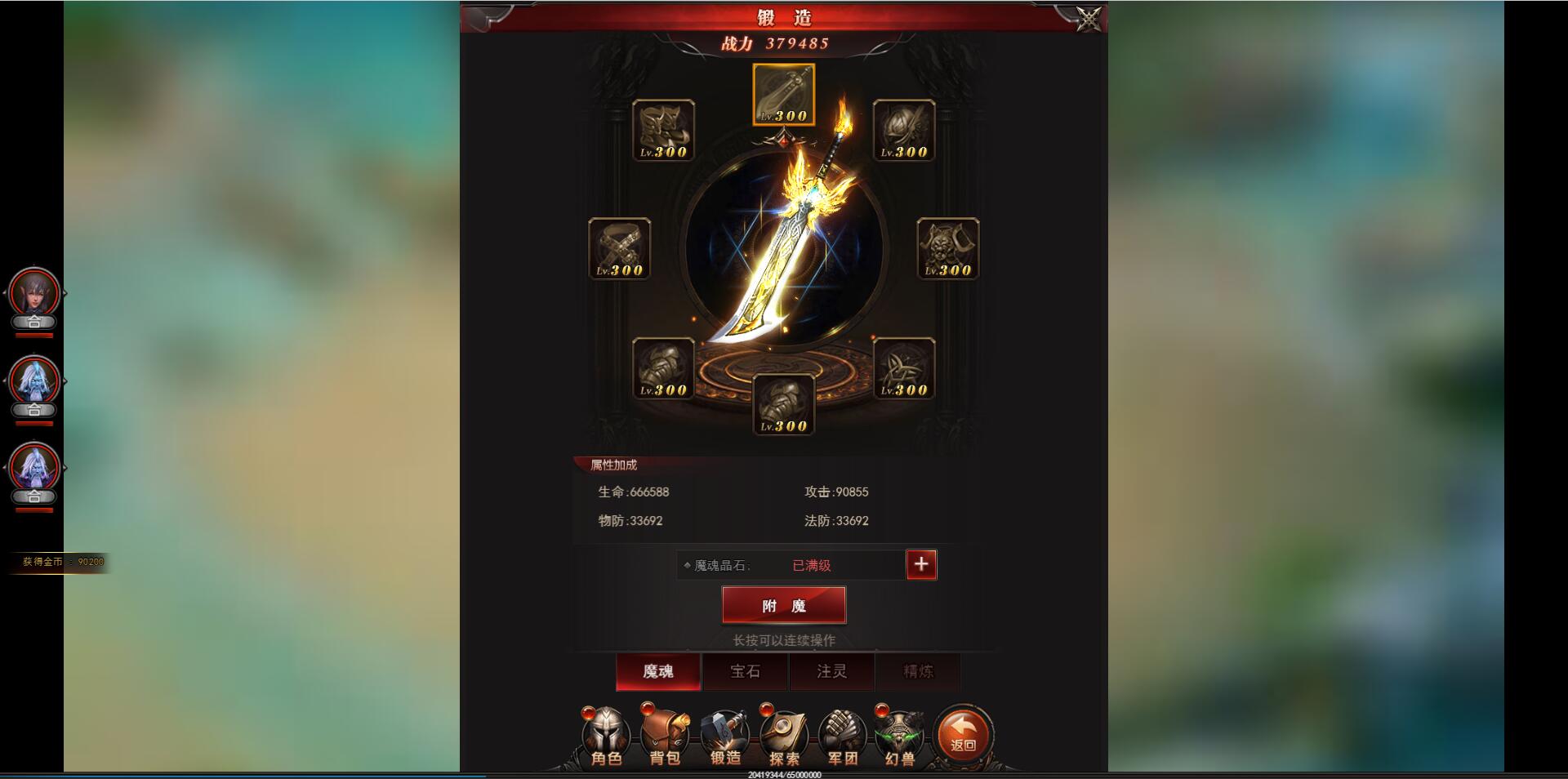Switch to the 精炼 refine tab
Viewport: 1568px width, 779px height.
(919, 671)
